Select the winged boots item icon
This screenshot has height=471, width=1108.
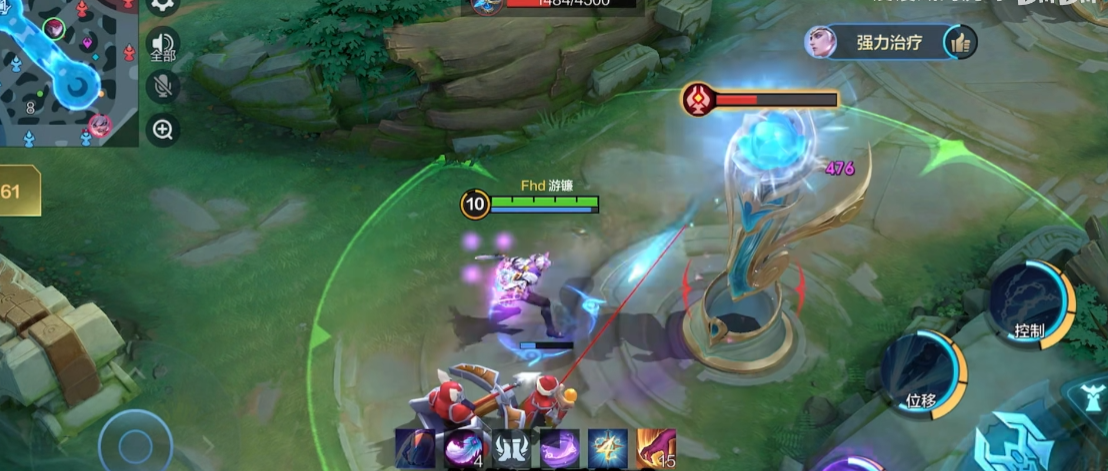pyautogui.click(x=512, y=448)
